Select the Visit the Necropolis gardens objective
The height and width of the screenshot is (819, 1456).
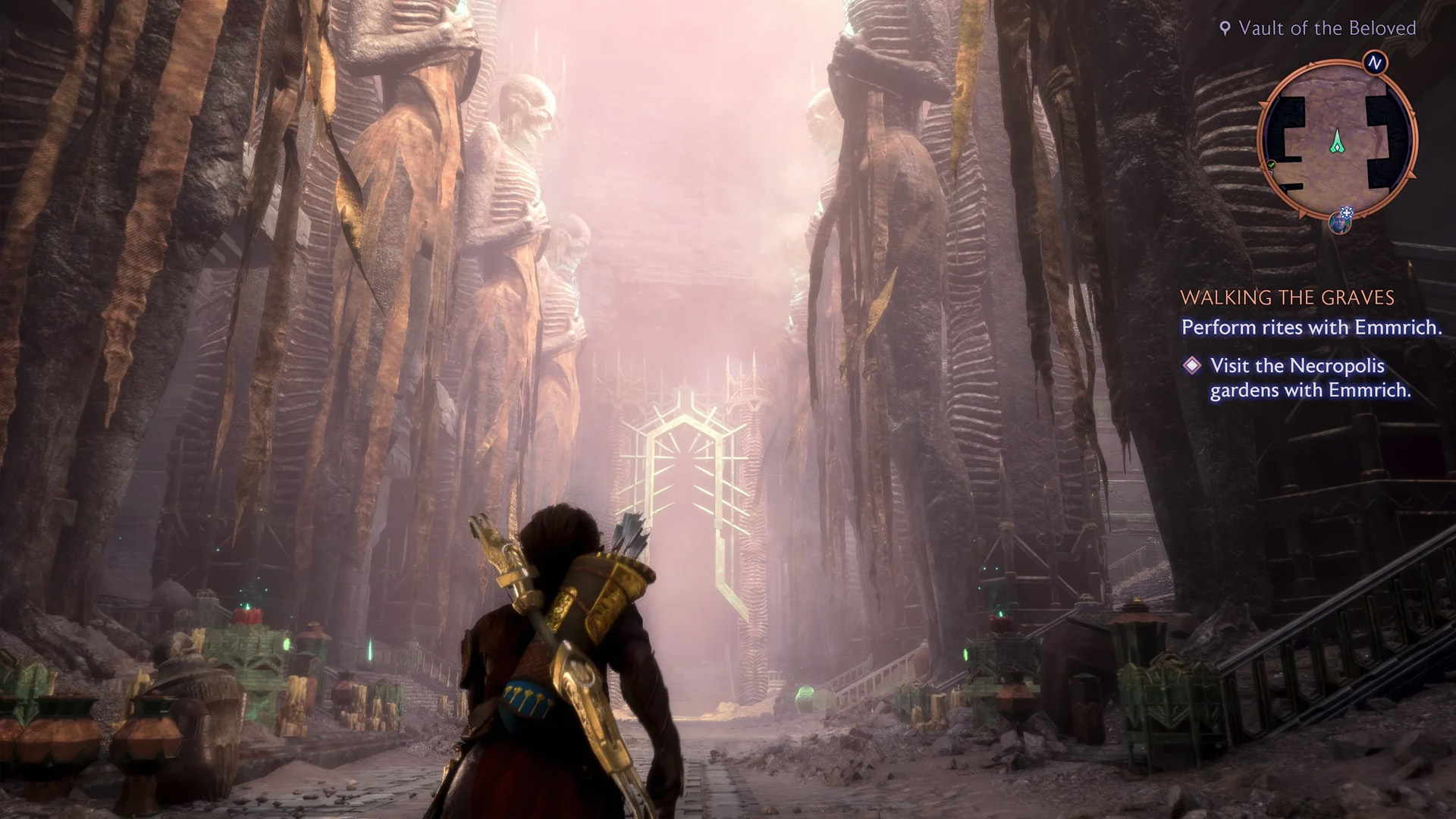(x=1310, y=378)
